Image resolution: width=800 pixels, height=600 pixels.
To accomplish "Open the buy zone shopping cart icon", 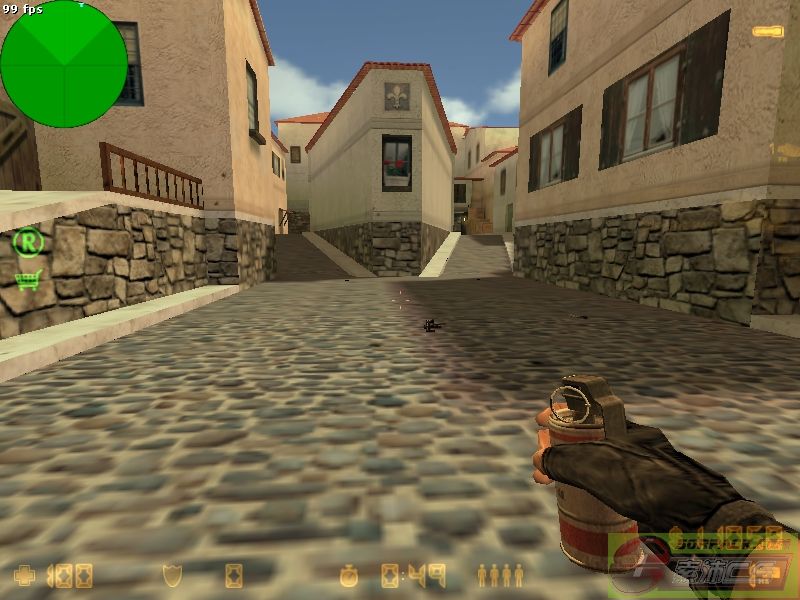I will tap(27, 280).
